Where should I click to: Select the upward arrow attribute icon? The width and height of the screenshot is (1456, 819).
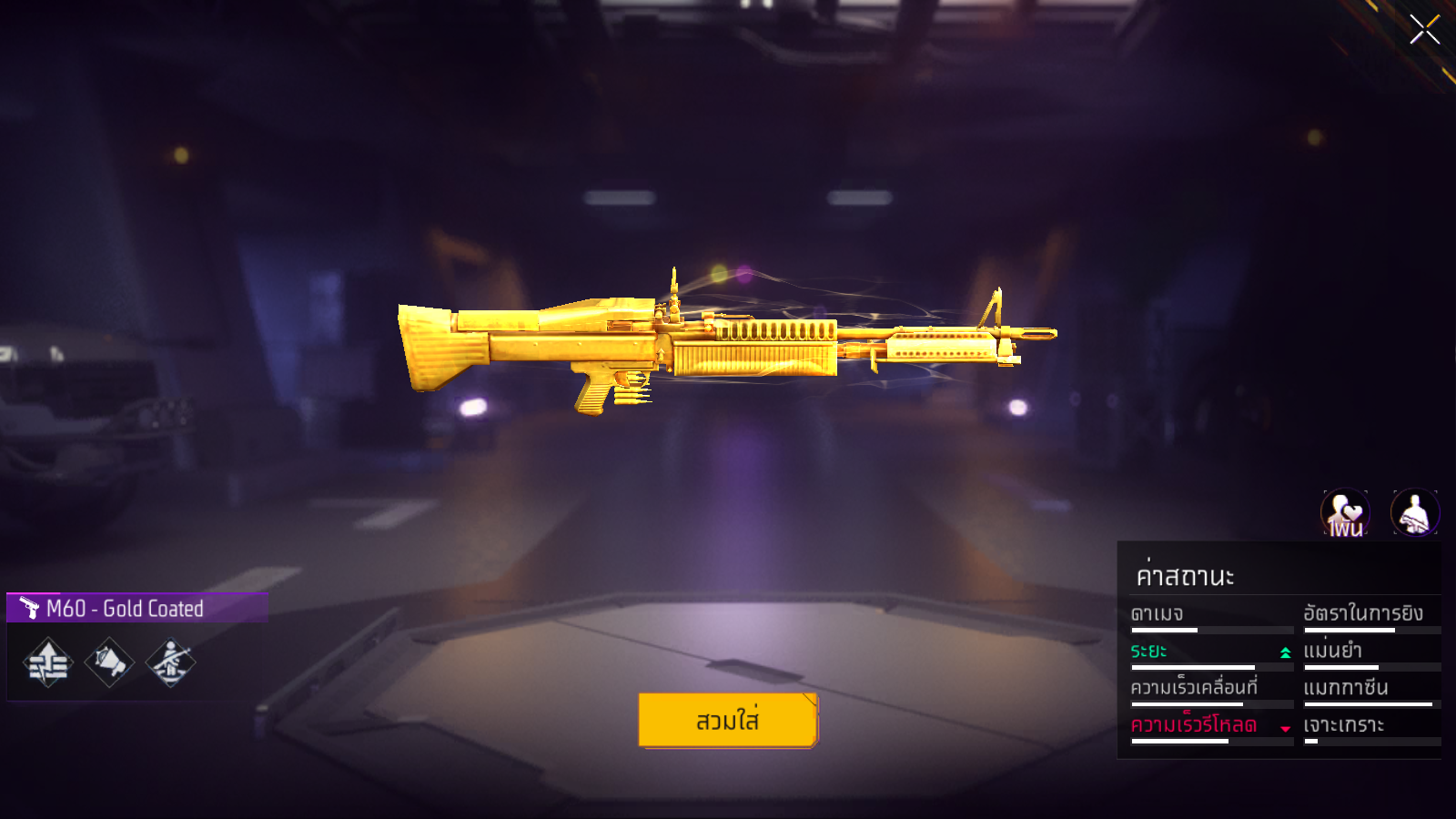click(x=48, y=662)
